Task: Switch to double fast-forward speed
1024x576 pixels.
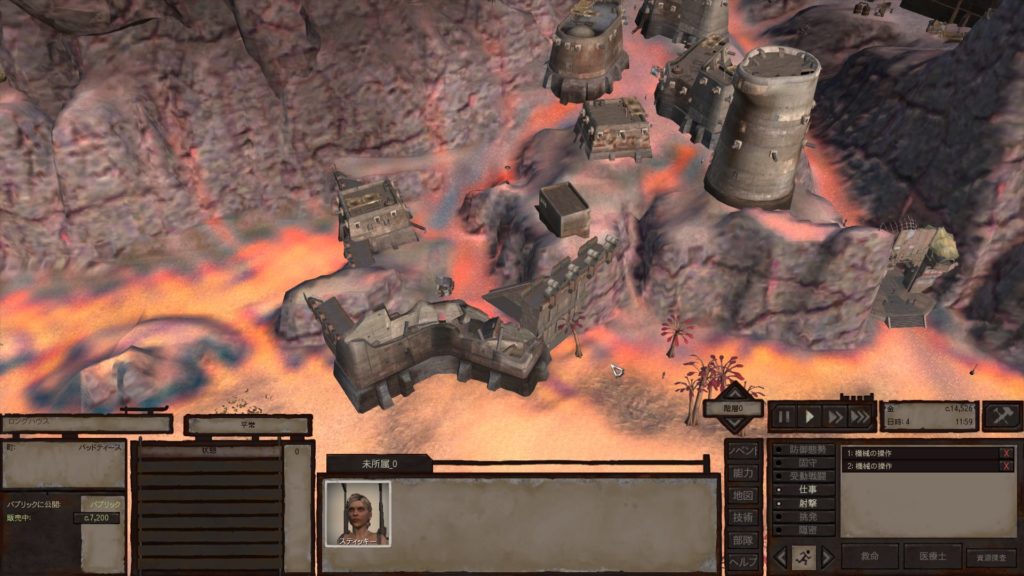Action: click(x=834, y=416)
